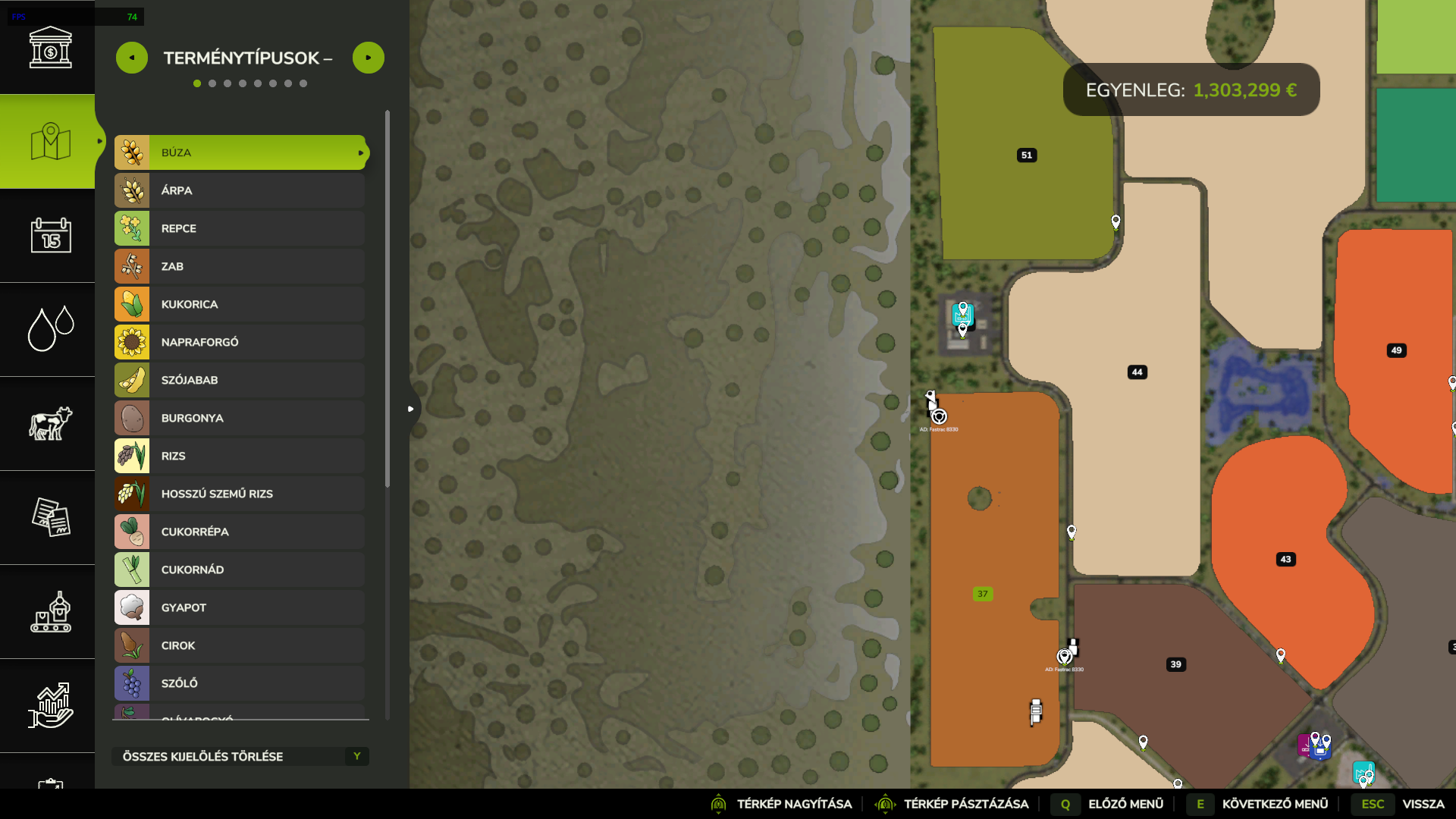Toggle Napraforgó sunflower filter
This screenshot has width=1456, height=819.
[x=240, y=342]
